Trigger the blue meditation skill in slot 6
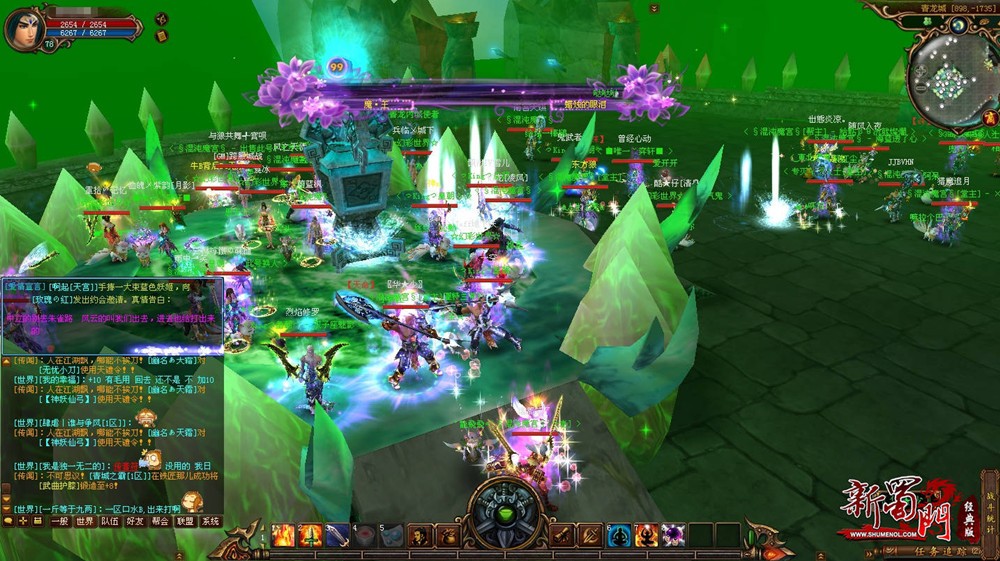Image resolution: width=1000 pixels, height=561 pixels. [x=619, y=535]
